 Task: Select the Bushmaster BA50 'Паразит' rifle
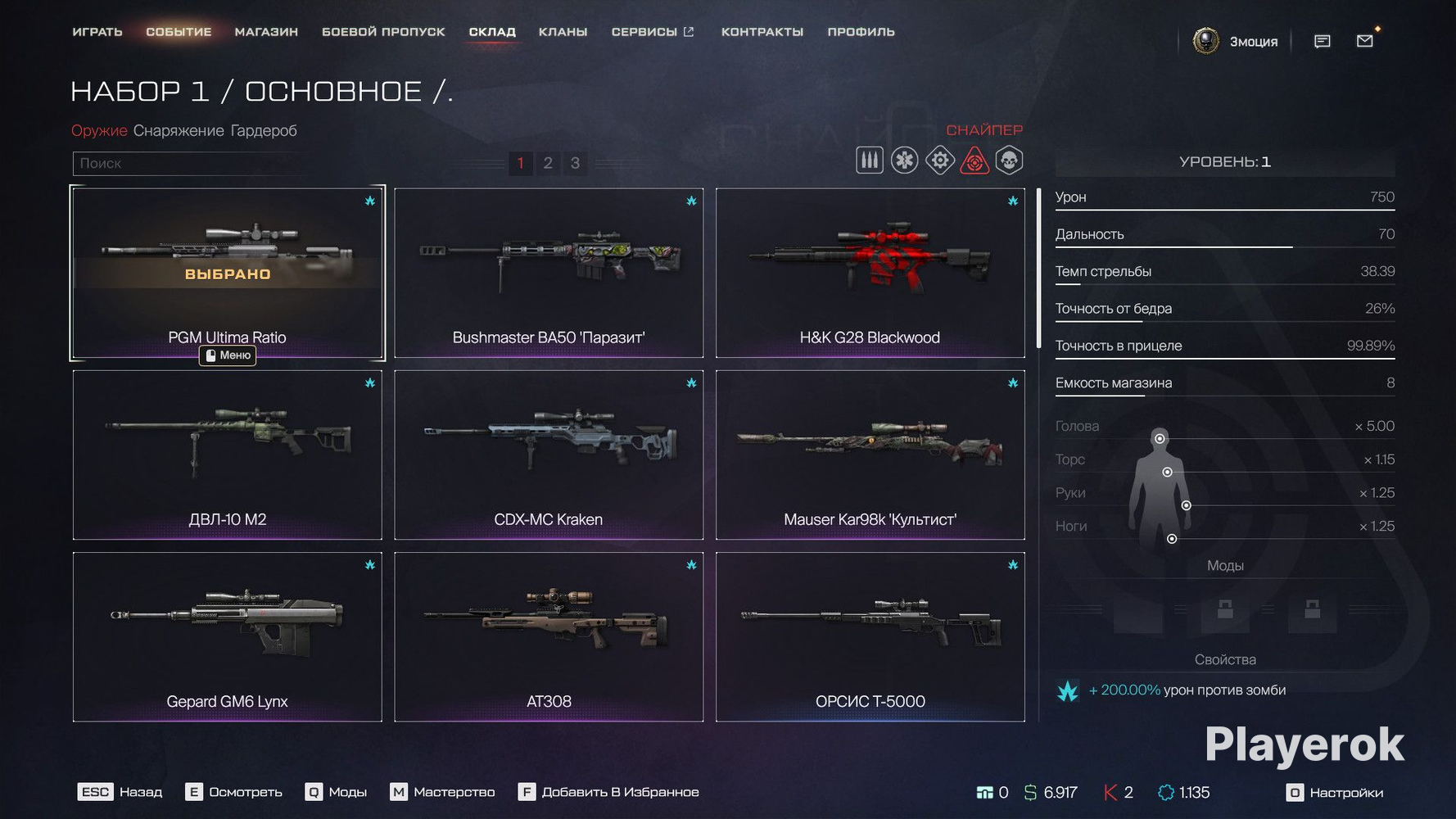coord(549,273)
